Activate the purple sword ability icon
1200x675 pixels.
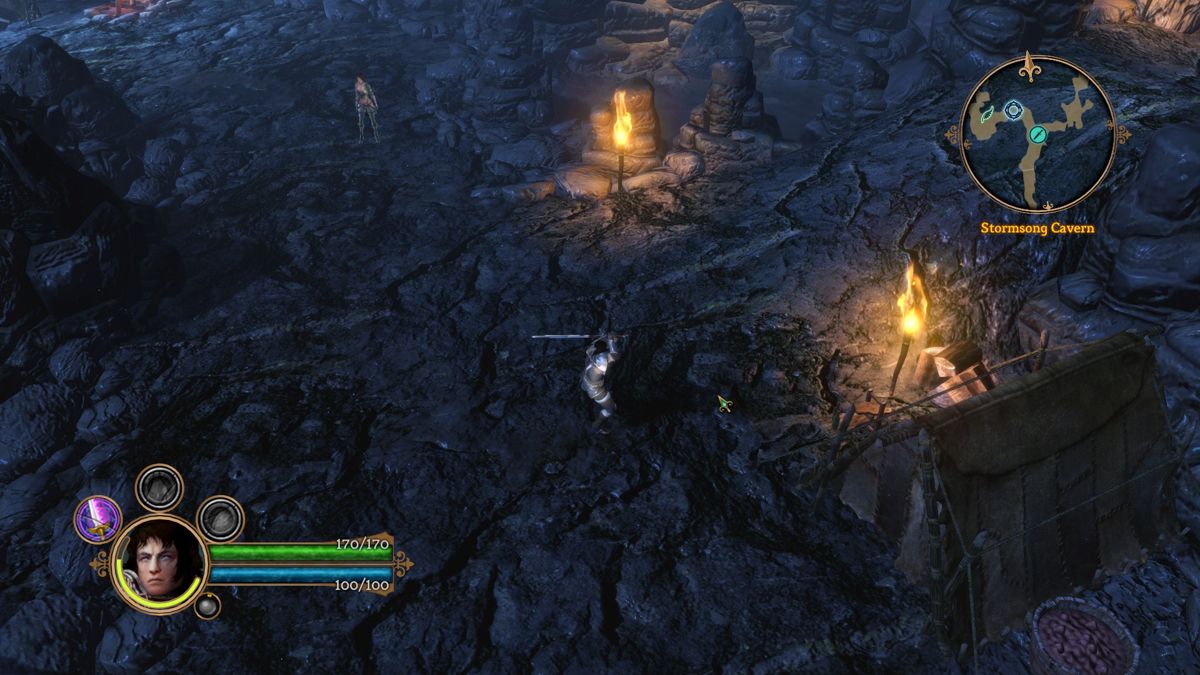[98, 519]
